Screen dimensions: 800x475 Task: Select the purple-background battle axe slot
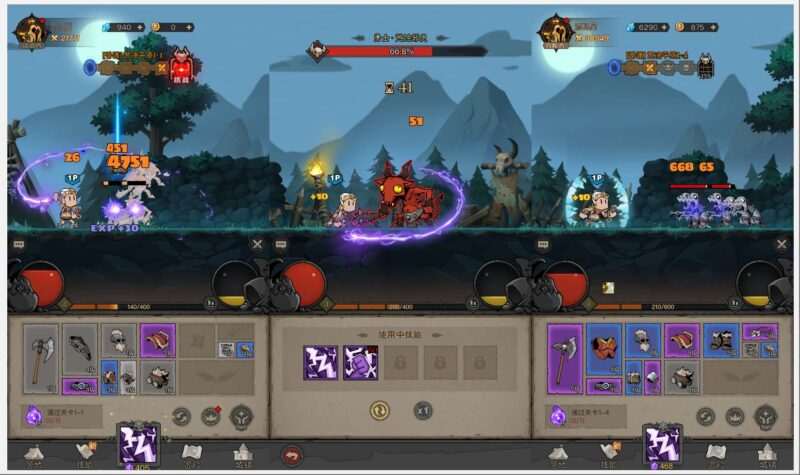[564, 358]
